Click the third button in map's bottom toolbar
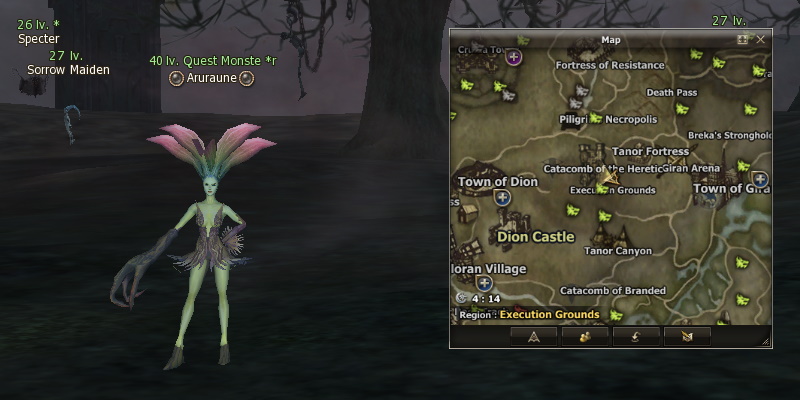 click(x=636, y=336)
